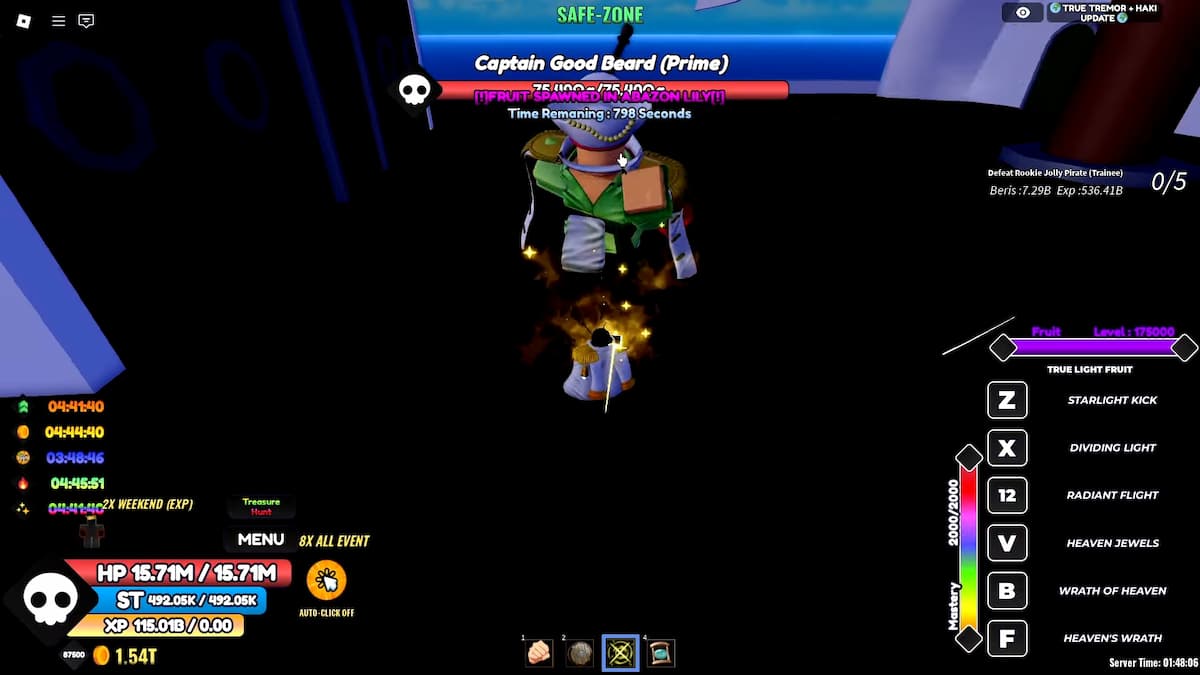The image size is (1200, 675).
Task: Open the Roblox logo menu
Action: pos(24,21)
